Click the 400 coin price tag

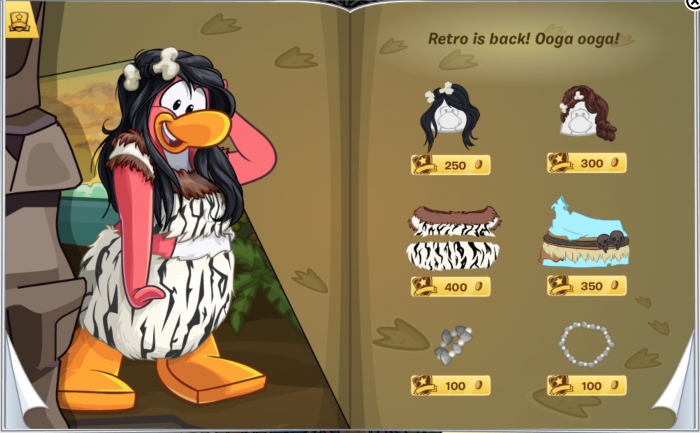[450, 287]
